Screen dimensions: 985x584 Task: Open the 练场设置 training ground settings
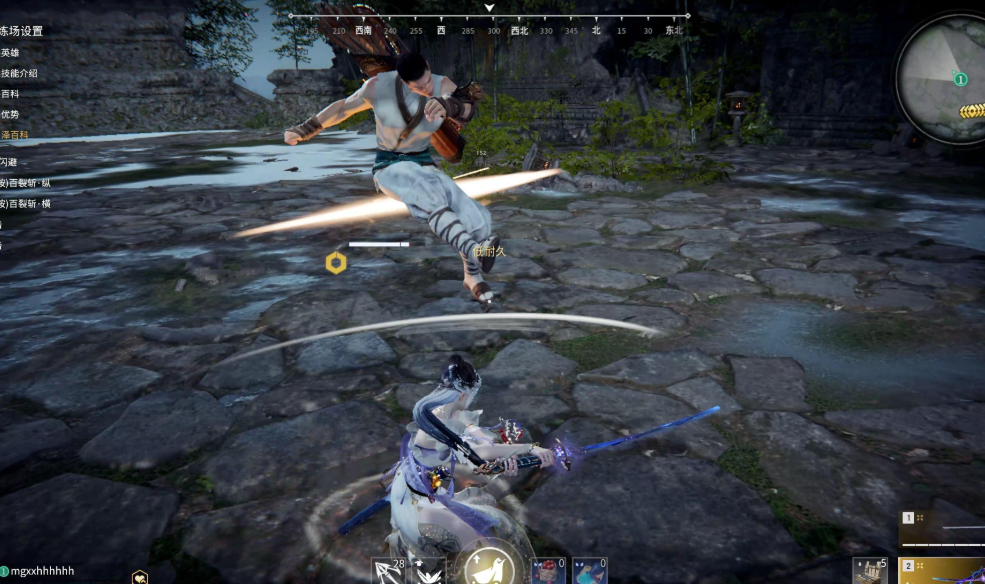pyautogui.click(x=22, y=31)
